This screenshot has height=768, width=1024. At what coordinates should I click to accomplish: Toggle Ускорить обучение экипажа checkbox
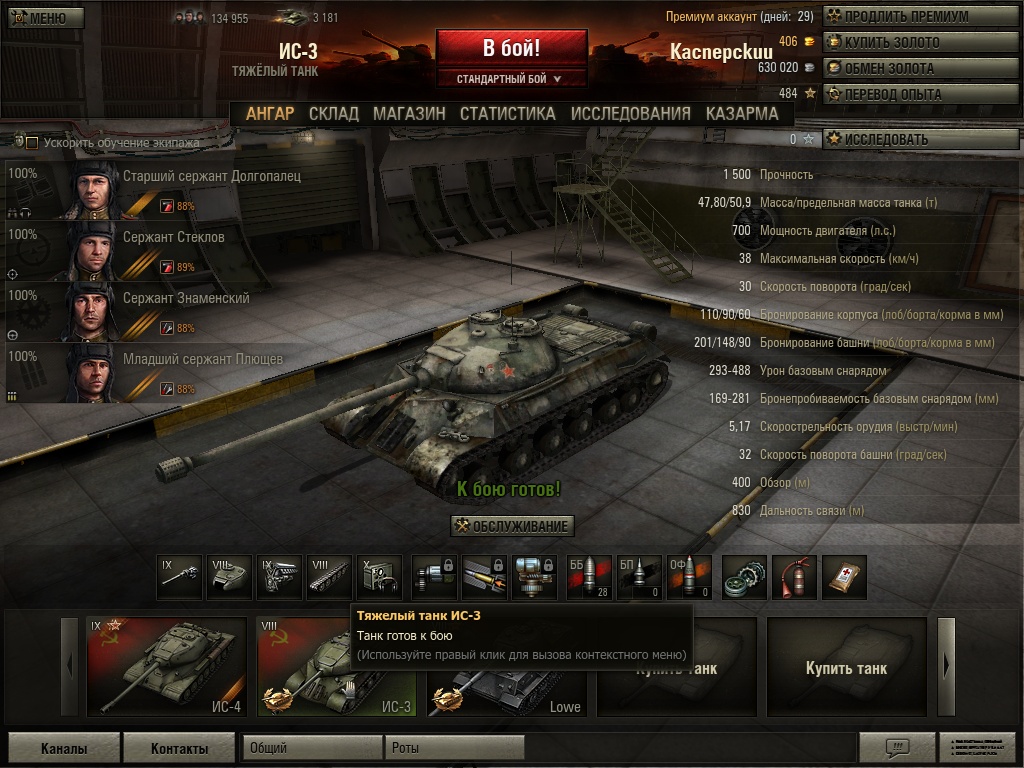pyautogui.click(x=32, y=143)
